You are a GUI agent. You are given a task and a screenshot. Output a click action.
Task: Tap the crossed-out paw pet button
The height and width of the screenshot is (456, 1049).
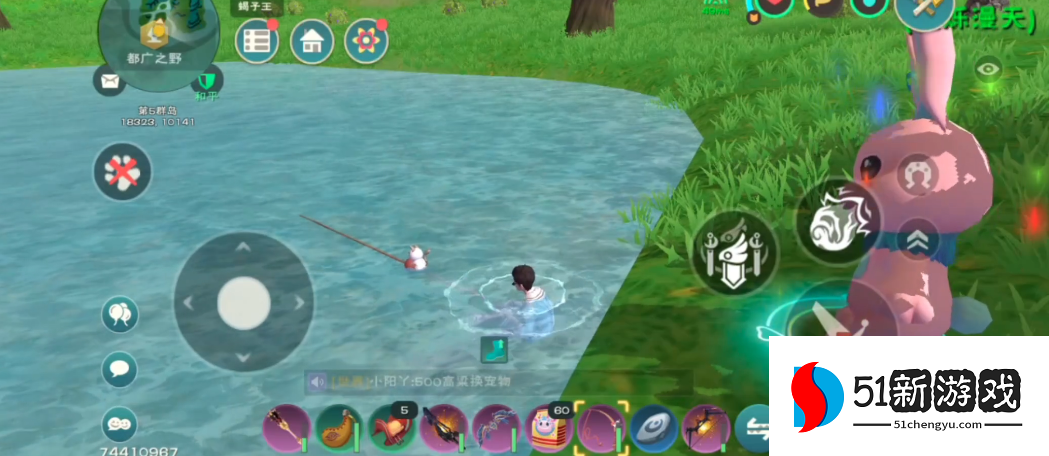pos(122,172)
